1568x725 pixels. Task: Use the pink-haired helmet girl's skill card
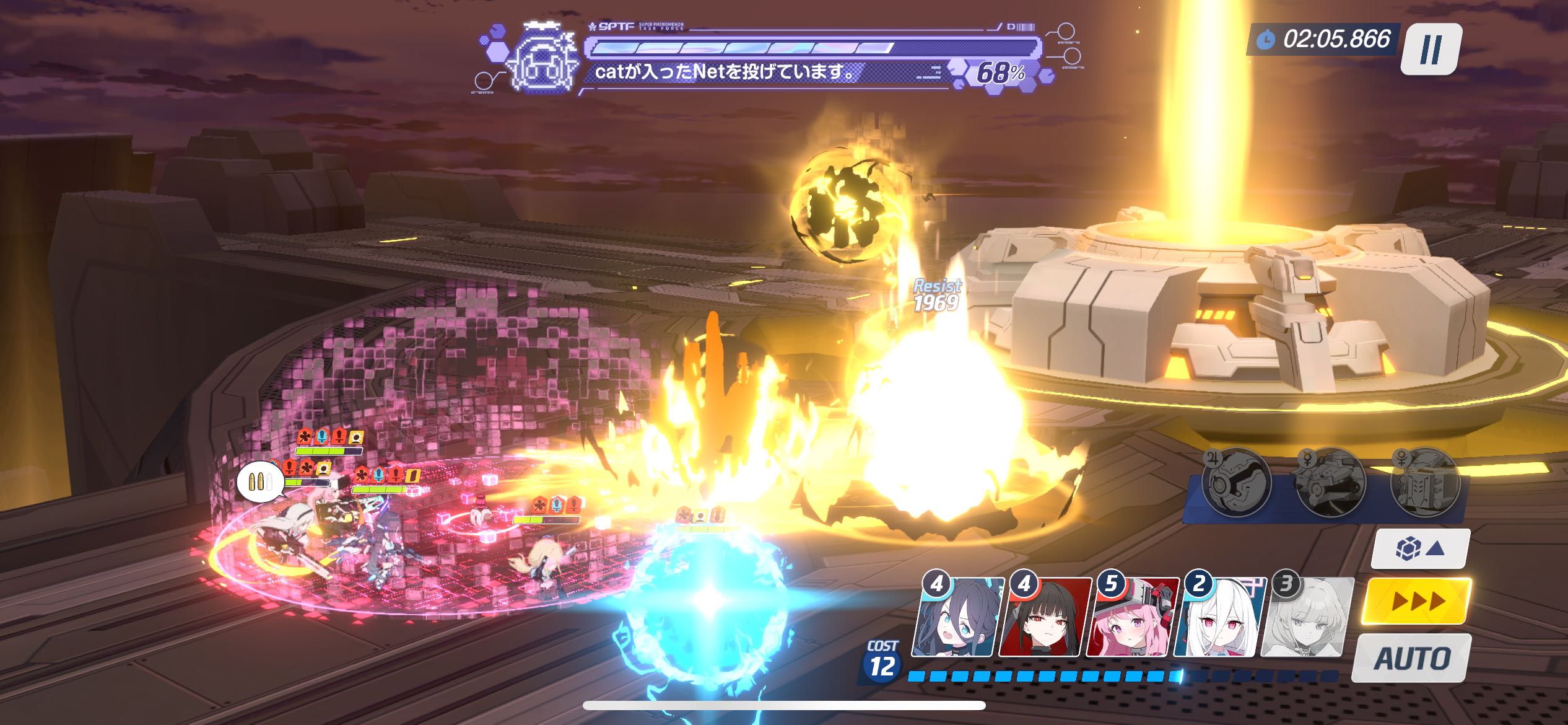1133,617
